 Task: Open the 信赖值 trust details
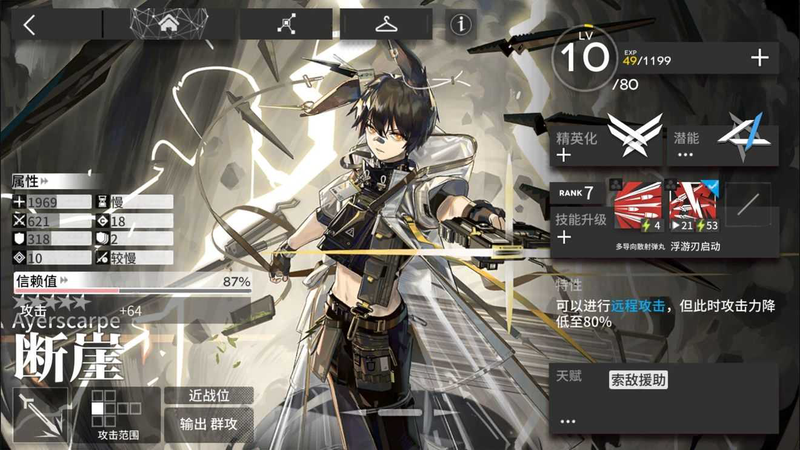pyautogui.click(x=130, y=281)
